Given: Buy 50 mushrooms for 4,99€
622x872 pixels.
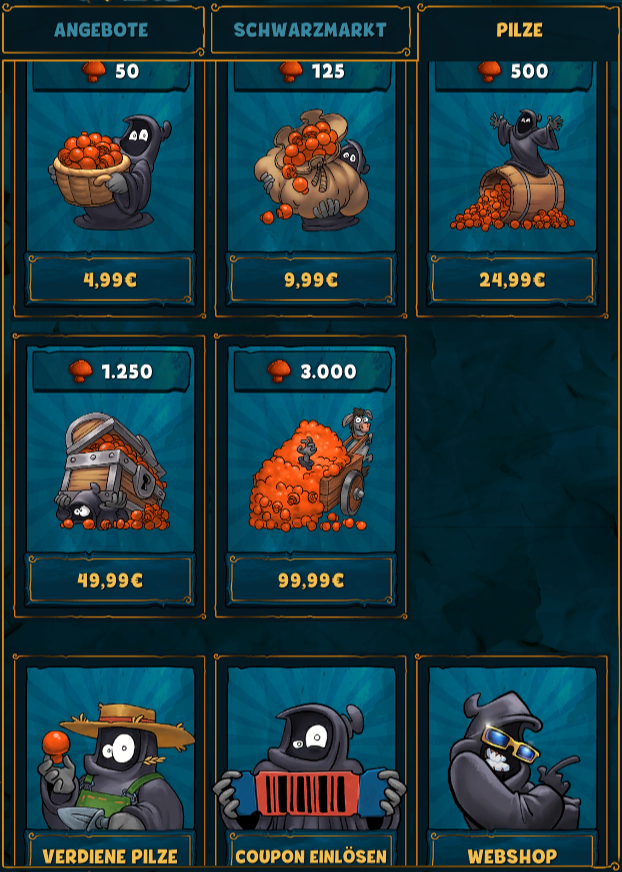Looking at the screenshot, I should click(110, 280).
